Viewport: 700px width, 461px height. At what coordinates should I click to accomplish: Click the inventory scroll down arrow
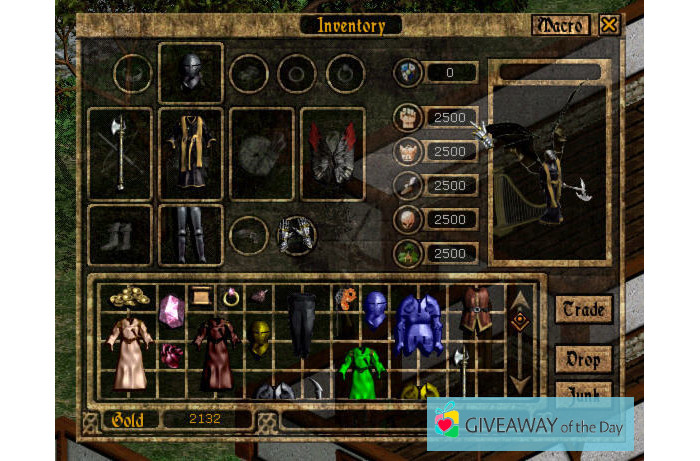pyautogui.click(x=520, y=382)
